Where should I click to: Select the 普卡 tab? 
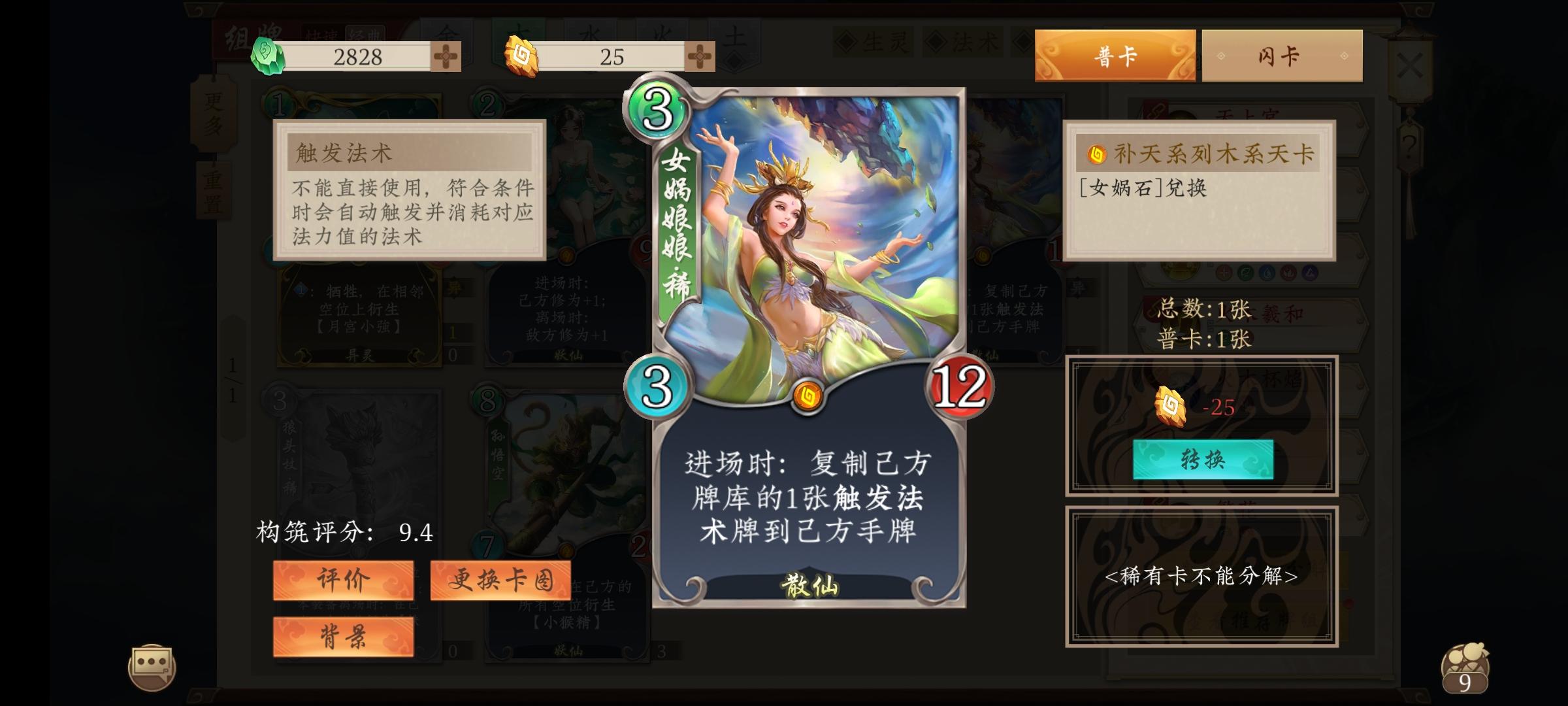pos(1117,56)
